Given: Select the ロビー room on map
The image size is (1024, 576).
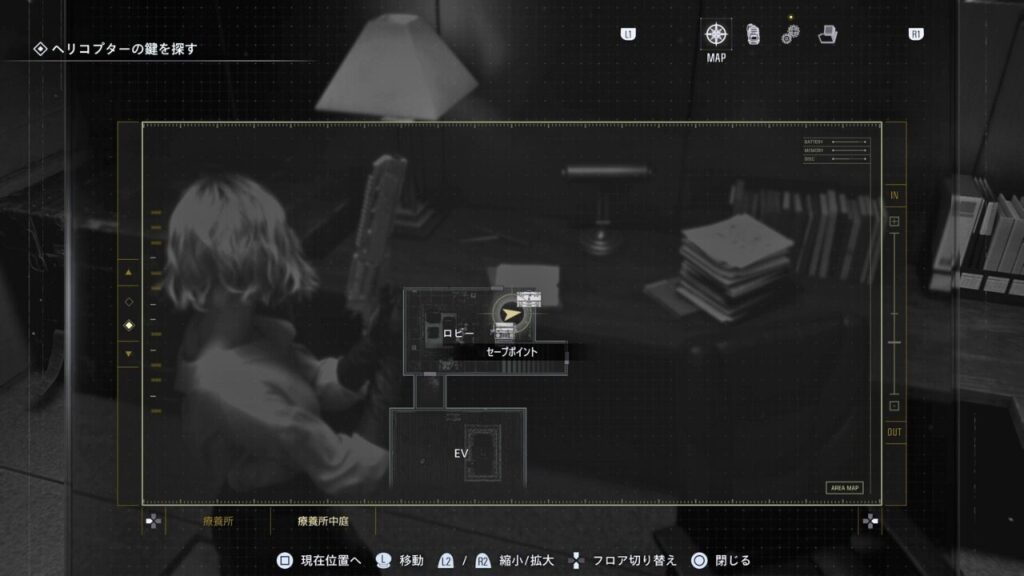Looking at the screenshot, I should click(x=458, y=334).
